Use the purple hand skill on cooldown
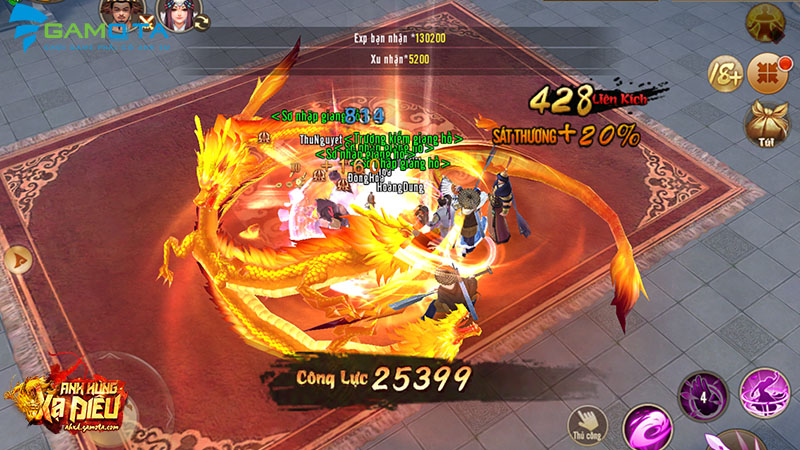The height and width of the screenshot is (450, 800). (x=702, y=395)
